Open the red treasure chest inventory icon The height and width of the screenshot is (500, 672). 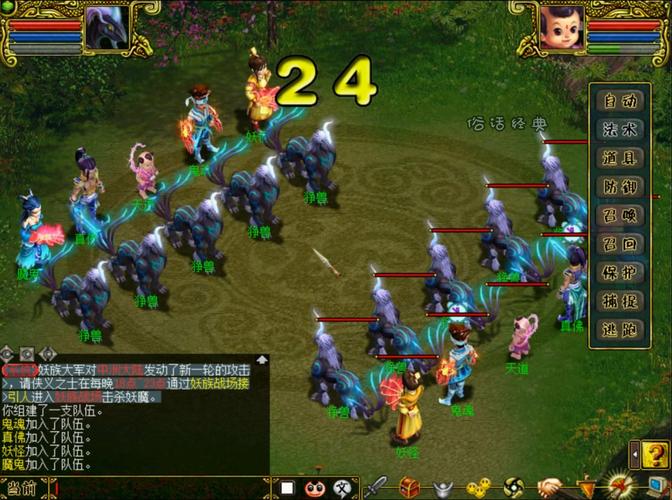pos(410,488)
